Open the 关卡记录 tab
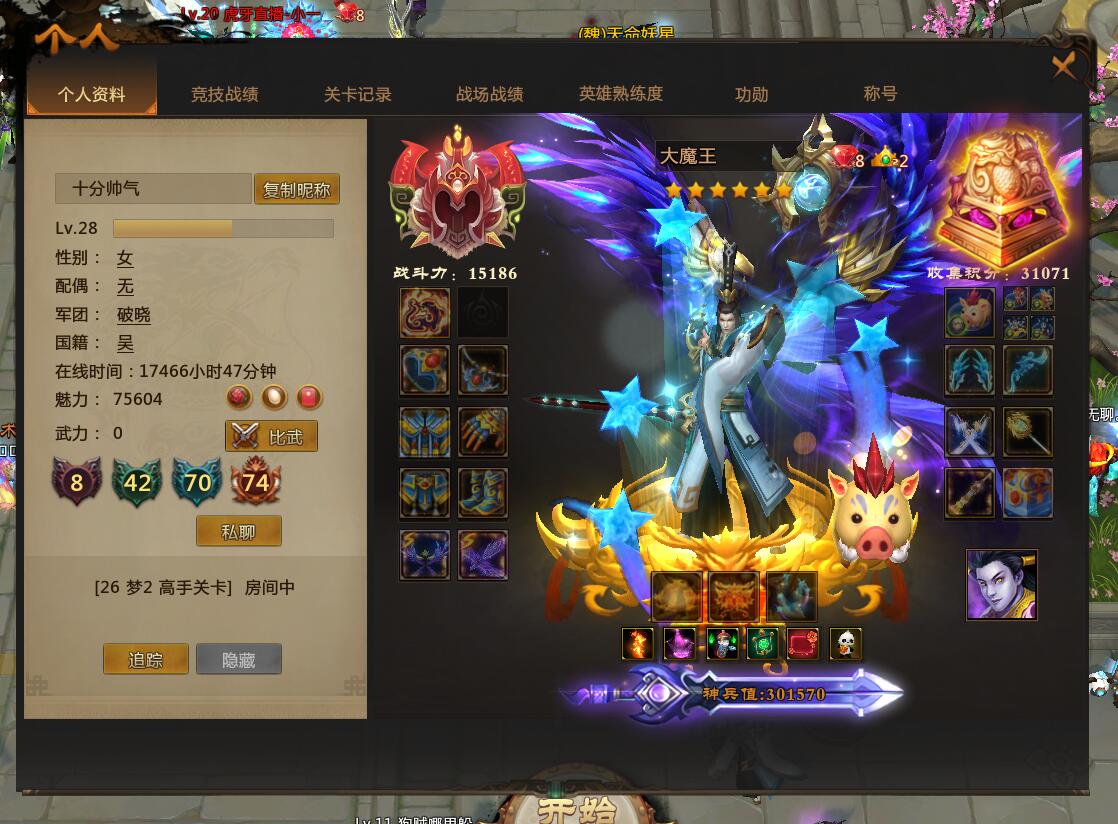 [x=357, y=95]
